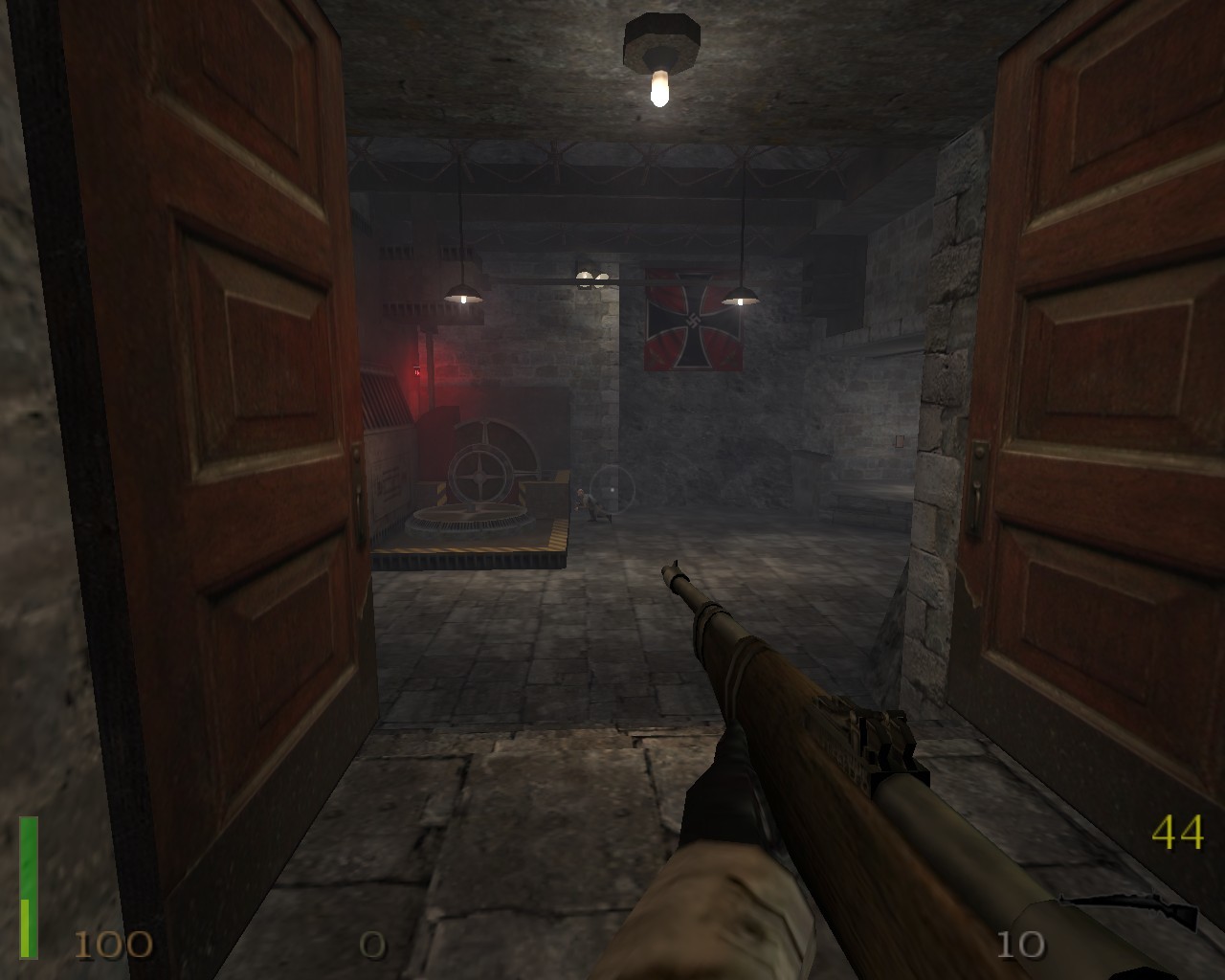This screenshot has height=980, width=1225.
Task: Click the door handle on the right door
Action: pyautogui.click(x=977, y=471)
